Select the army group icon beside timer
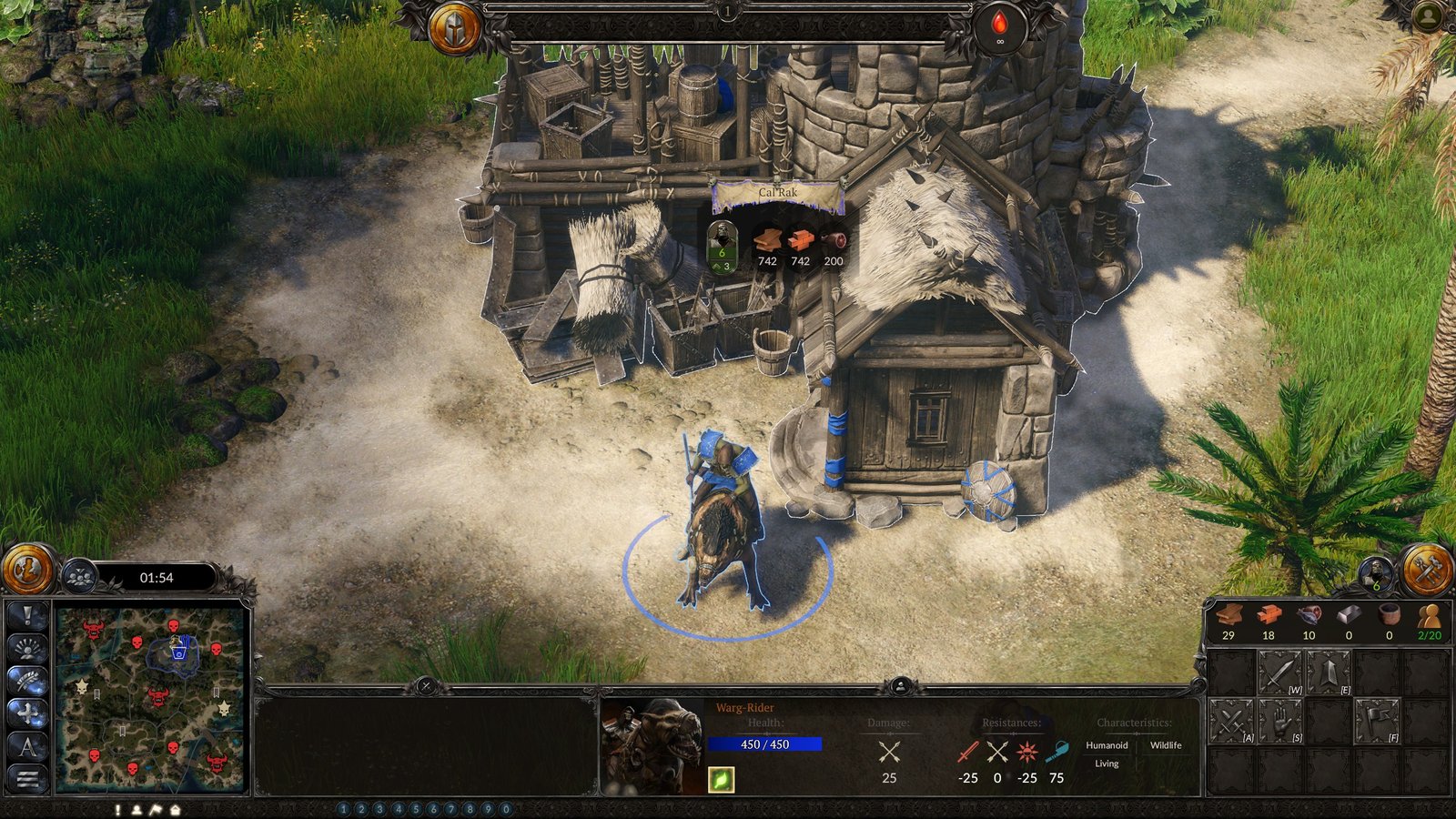Viewport: 1456px width, 819px height. 80,577
